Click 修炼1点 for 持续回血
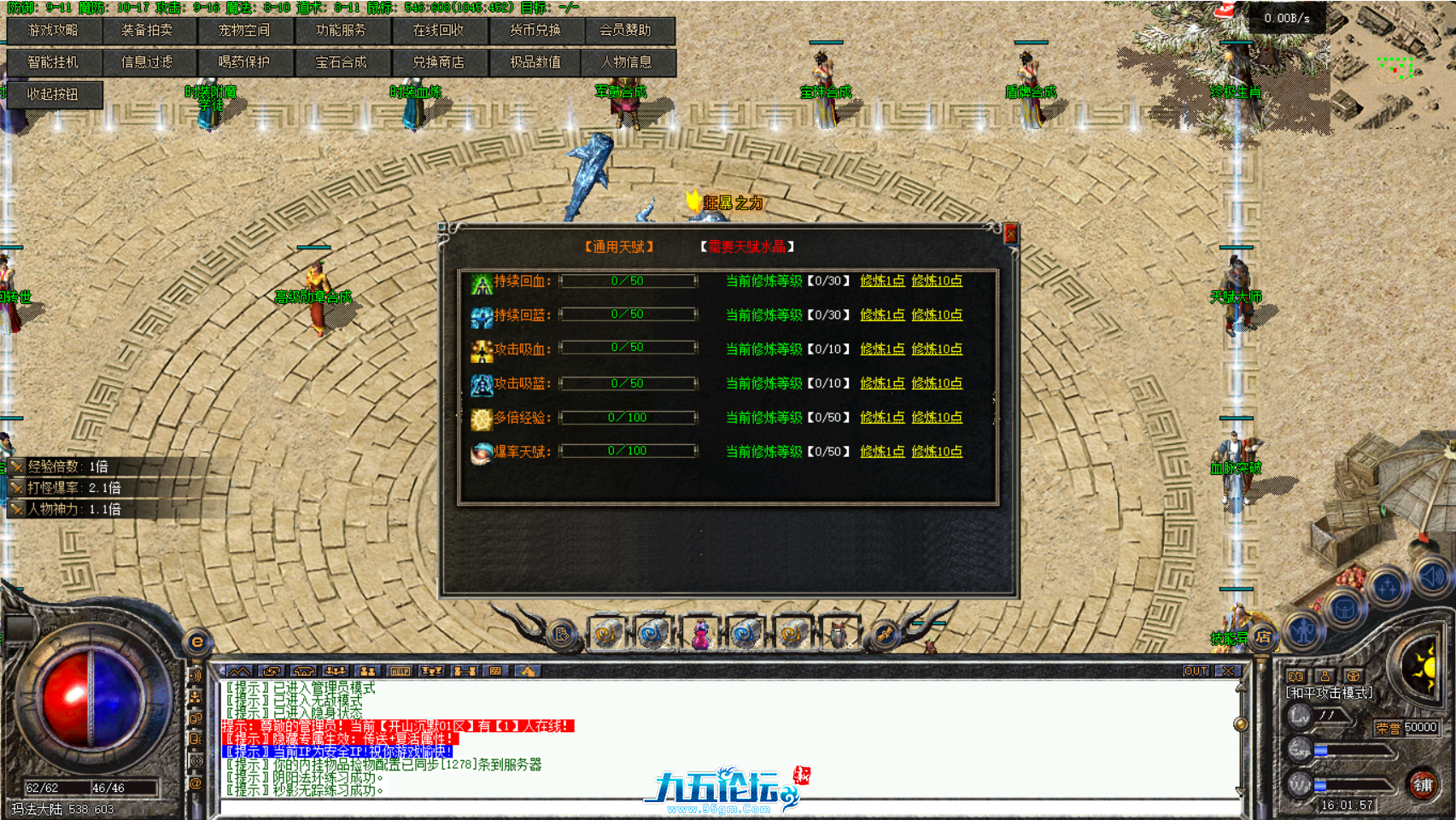 [x=881, y=280]
